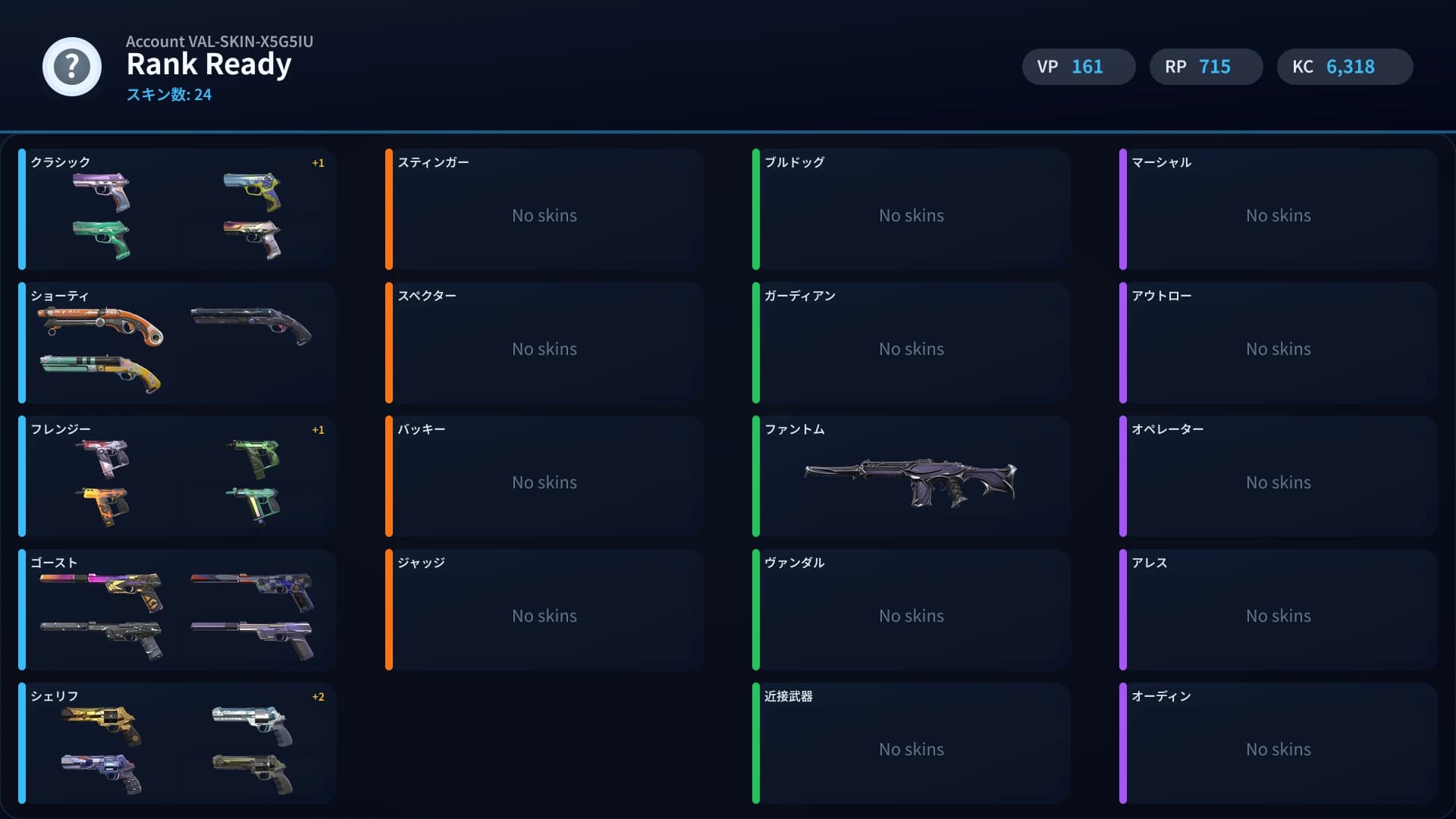The height and width of the screenshot is (819, 1456).
Task: Click the blue accent bar beside Ghost
Action: (x=23, y=610)
